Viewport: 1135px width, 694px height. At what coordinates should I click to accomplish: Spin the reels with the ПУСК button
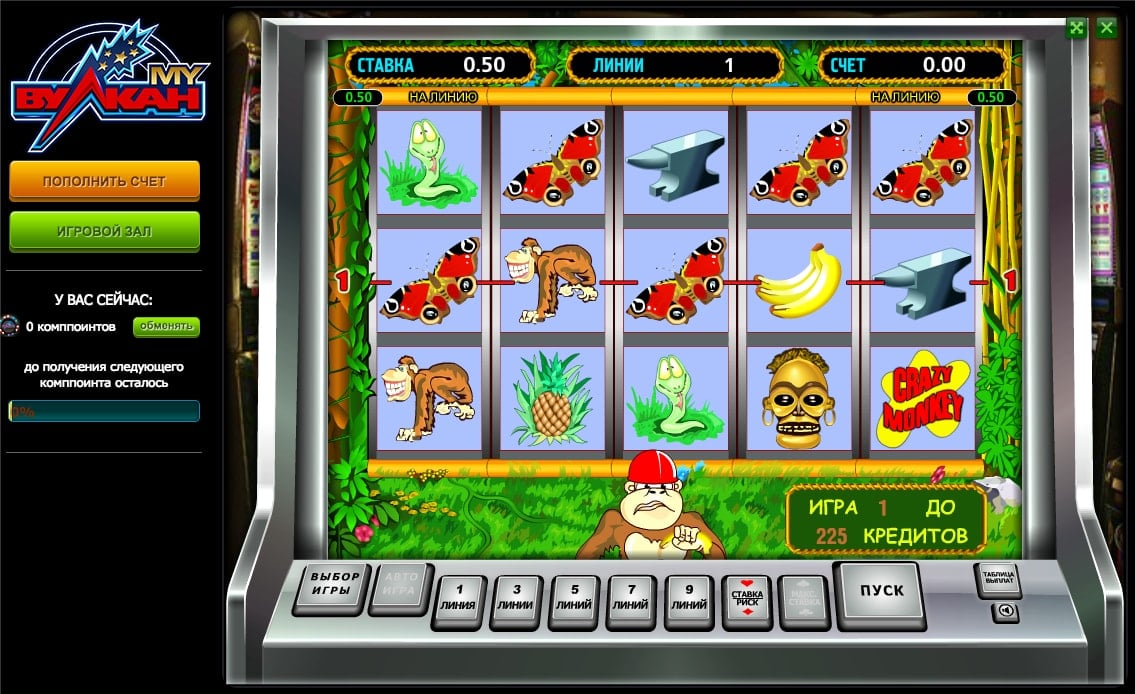(x=881, y=592)
